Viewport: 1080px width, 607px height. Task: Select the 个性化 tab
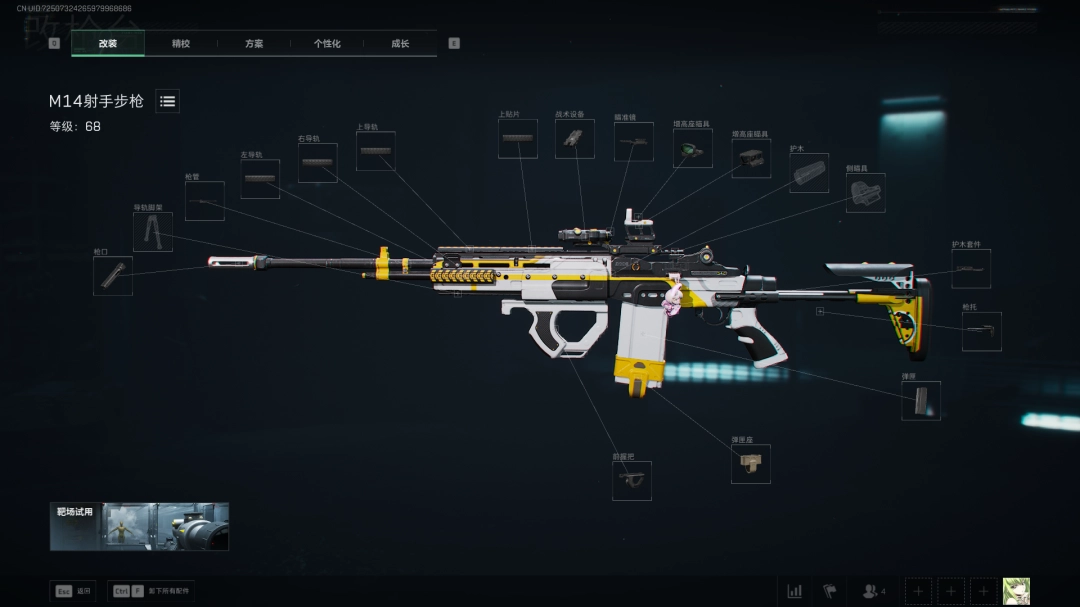pos(327,44)
